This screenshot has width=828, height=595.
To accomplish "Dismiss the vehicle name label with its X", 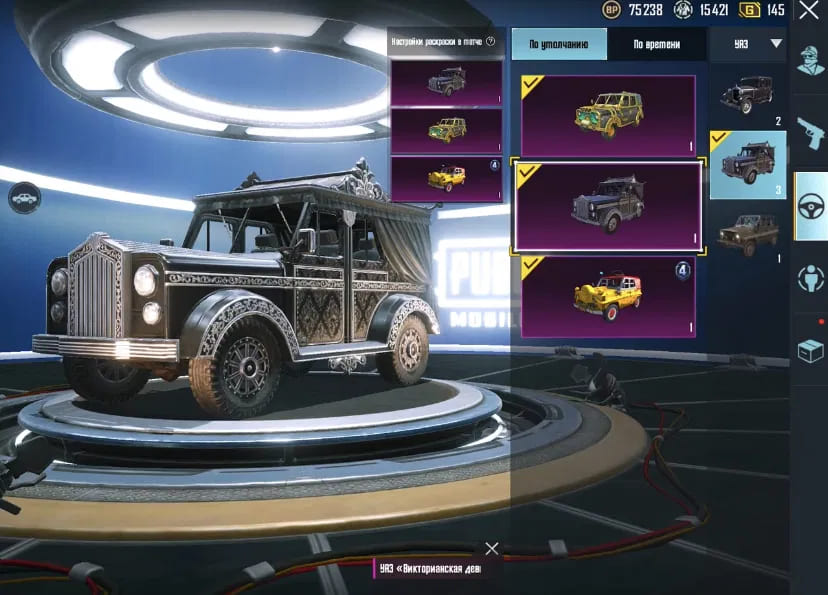I will [491, 548].
